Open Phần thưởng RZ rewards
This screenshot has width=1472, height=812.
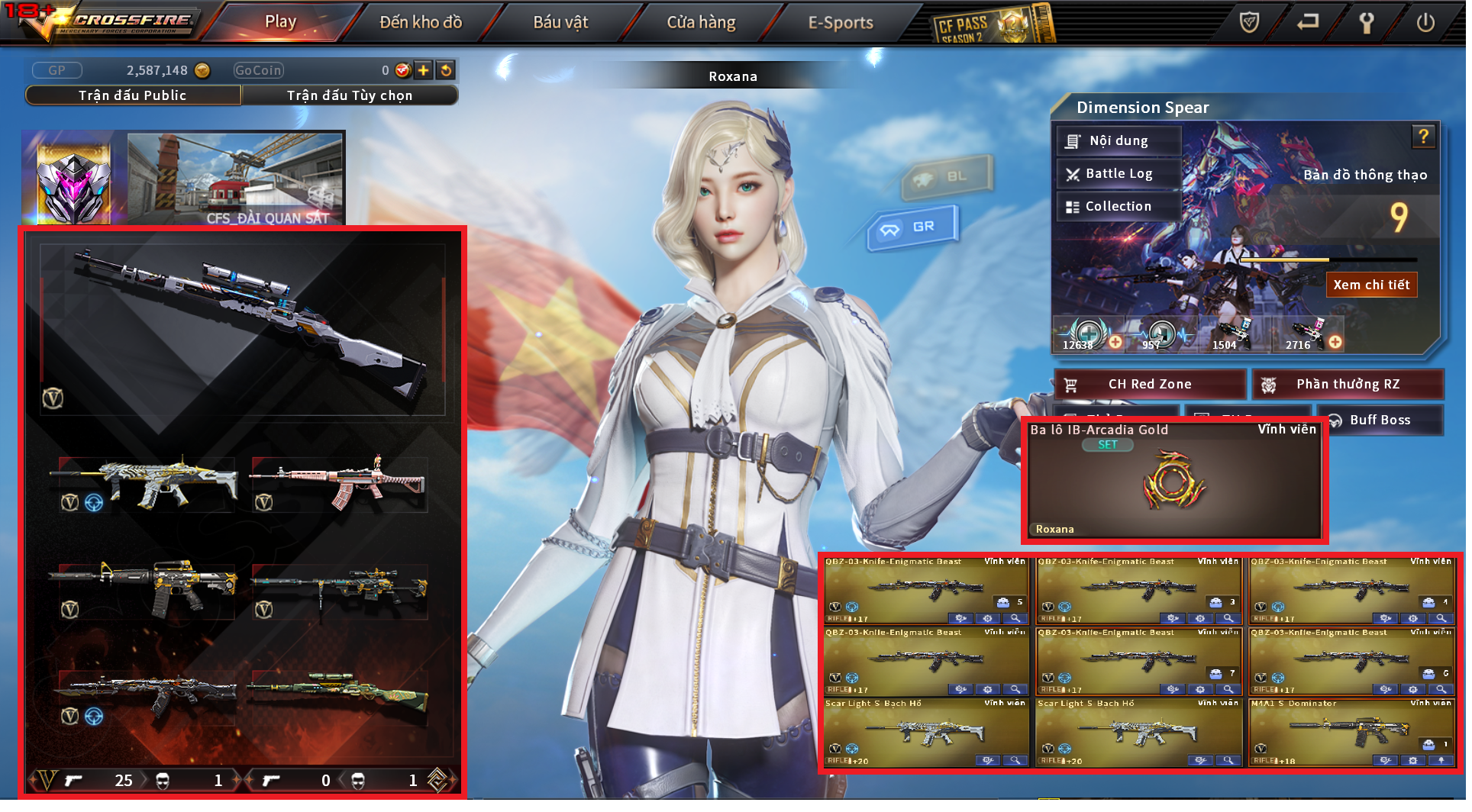[1348, 385]
